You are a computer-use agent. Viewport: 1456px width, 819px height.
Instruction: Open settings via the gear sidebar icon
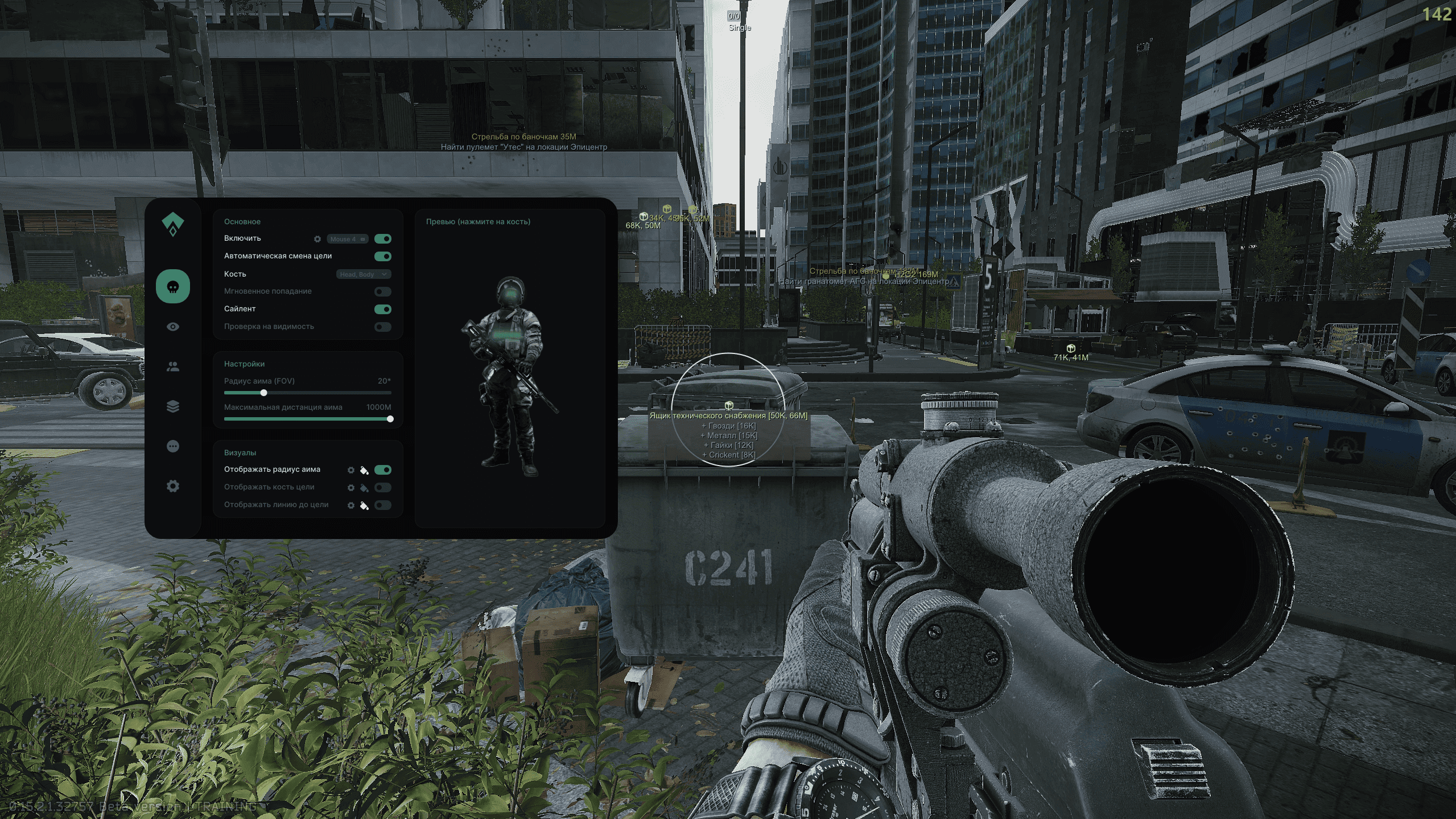172,487
